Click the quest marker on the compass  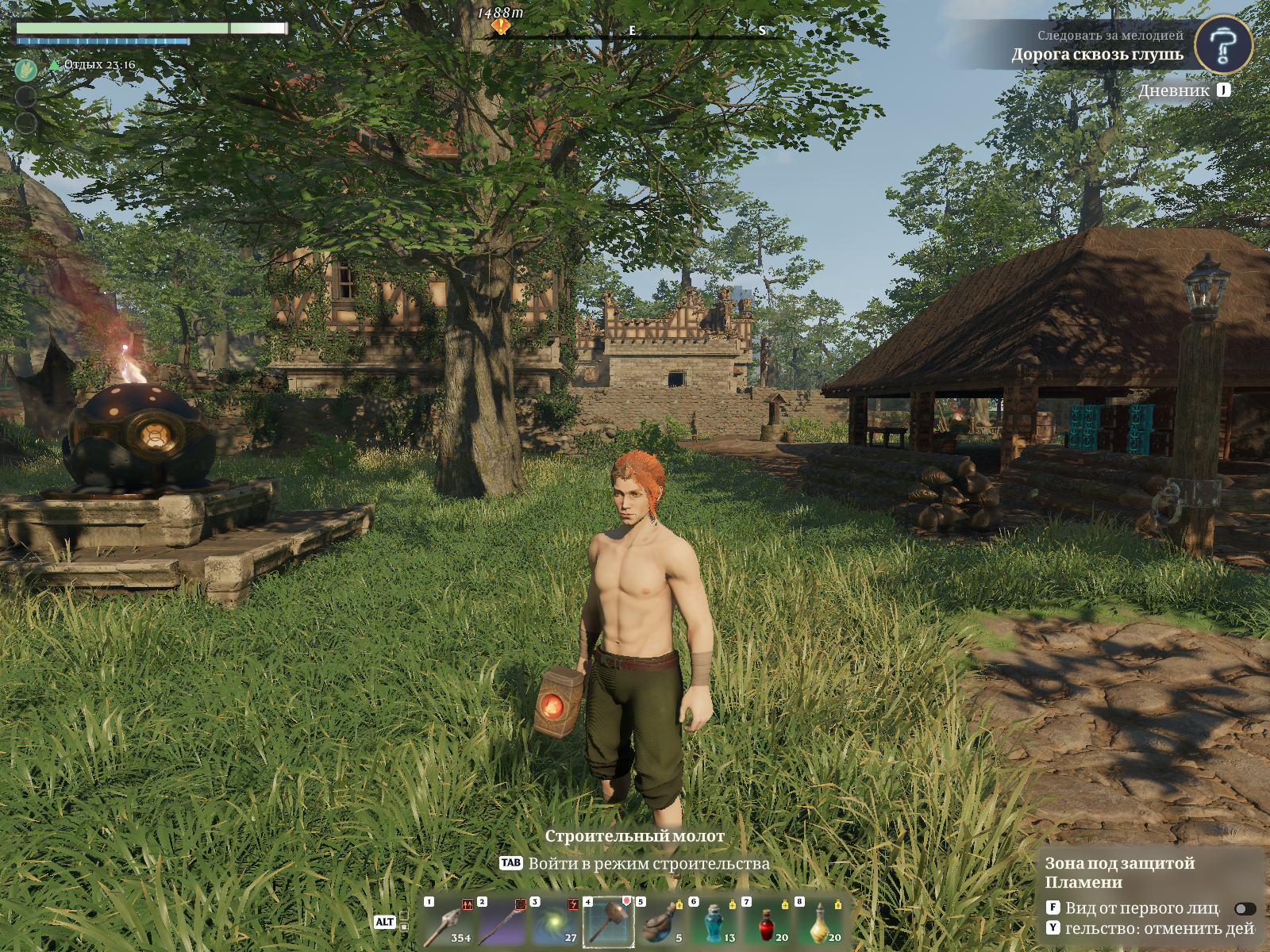click(500, 26)
